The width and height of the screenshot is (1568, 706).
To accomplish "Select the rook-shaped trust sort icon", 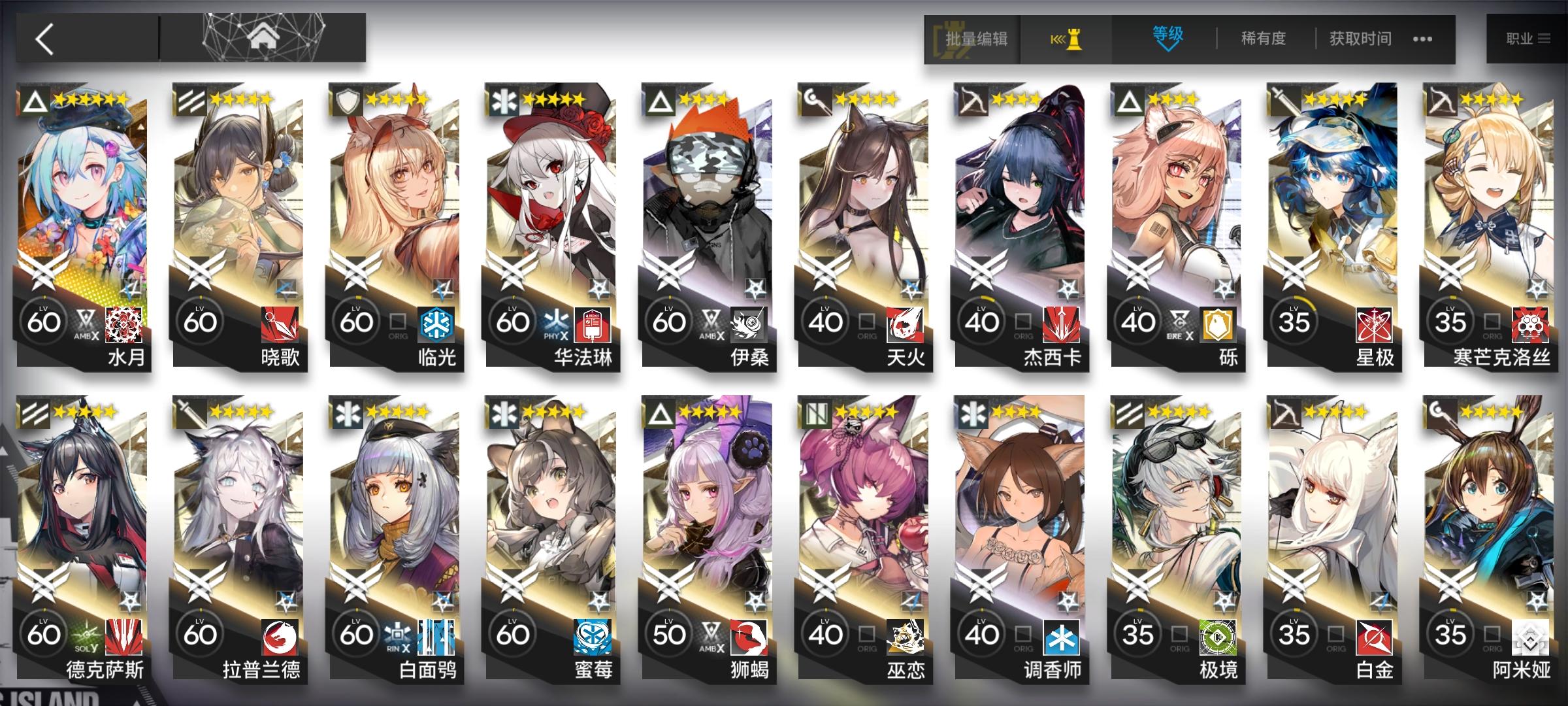I will pos(1071,39).
